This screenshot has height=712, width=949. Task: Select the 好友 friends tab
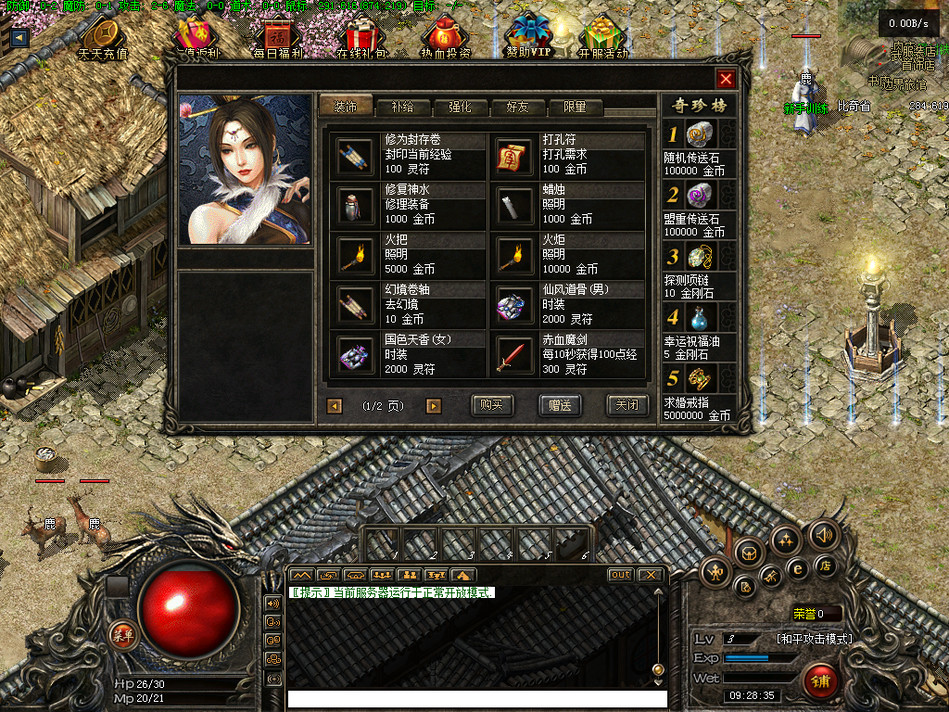click(x=517, y=106)
